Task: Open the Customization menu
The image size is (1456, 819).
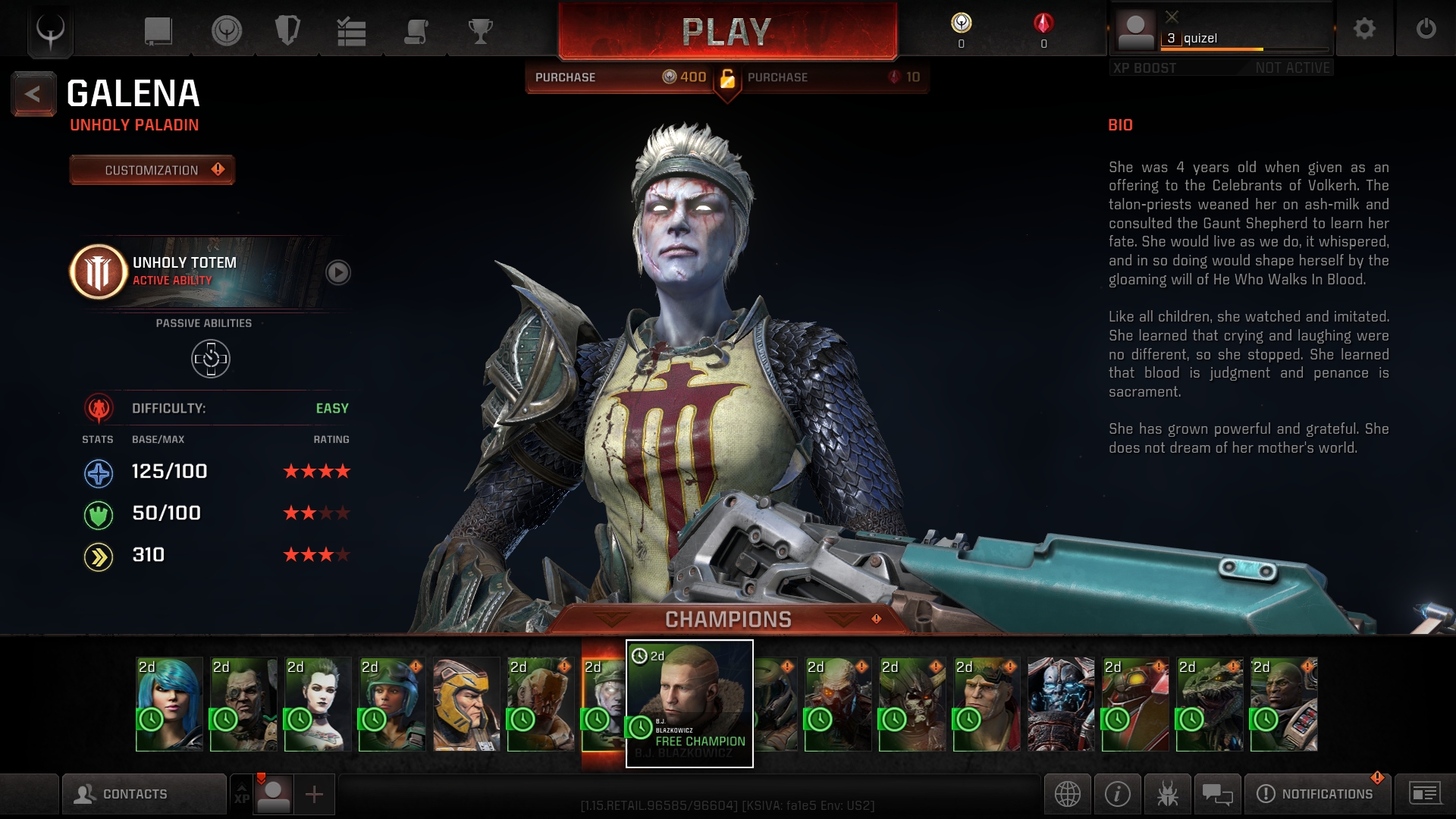Action: pos(152,170)
